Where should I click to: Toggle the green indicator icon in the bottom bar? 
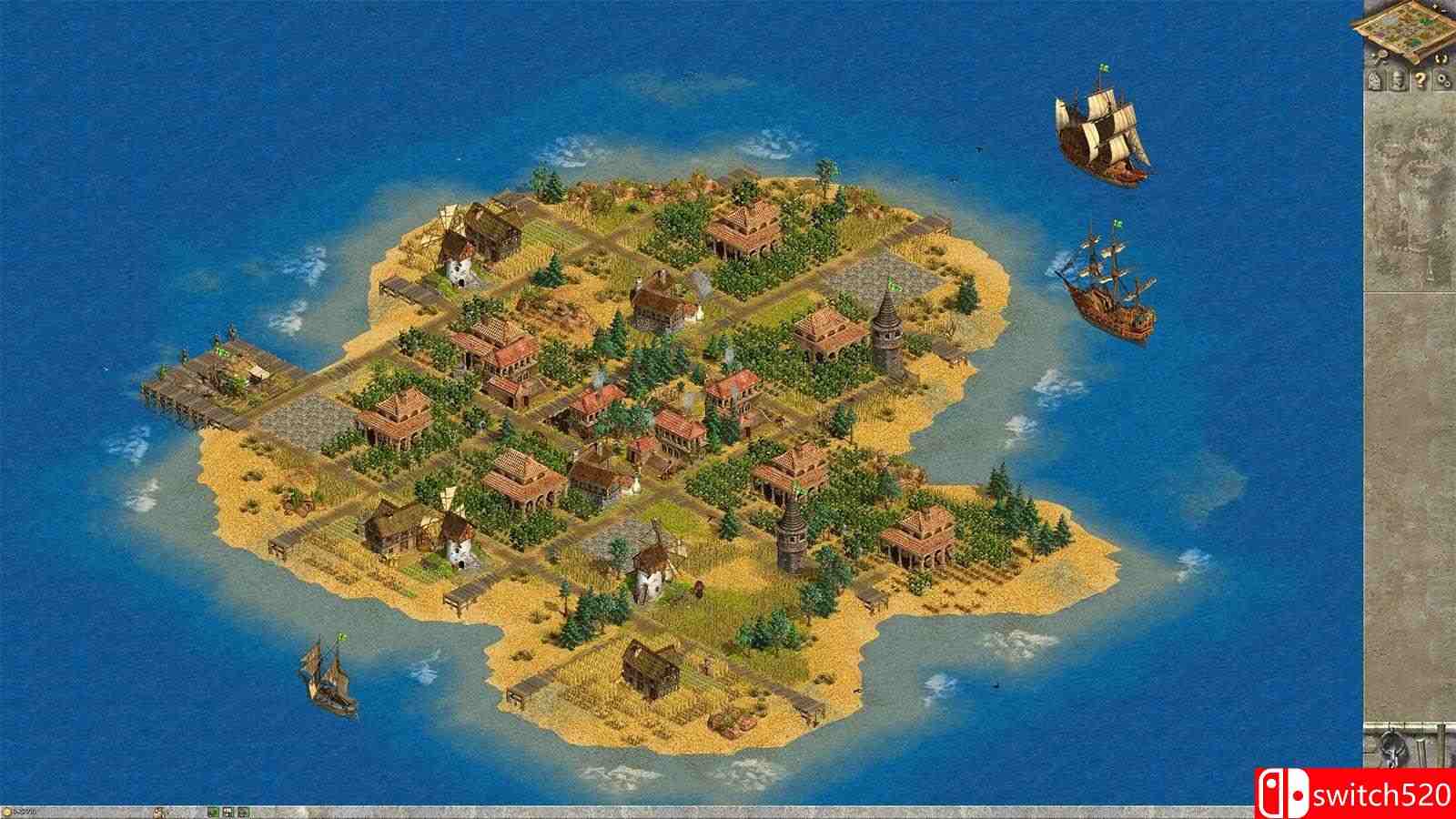214,811
